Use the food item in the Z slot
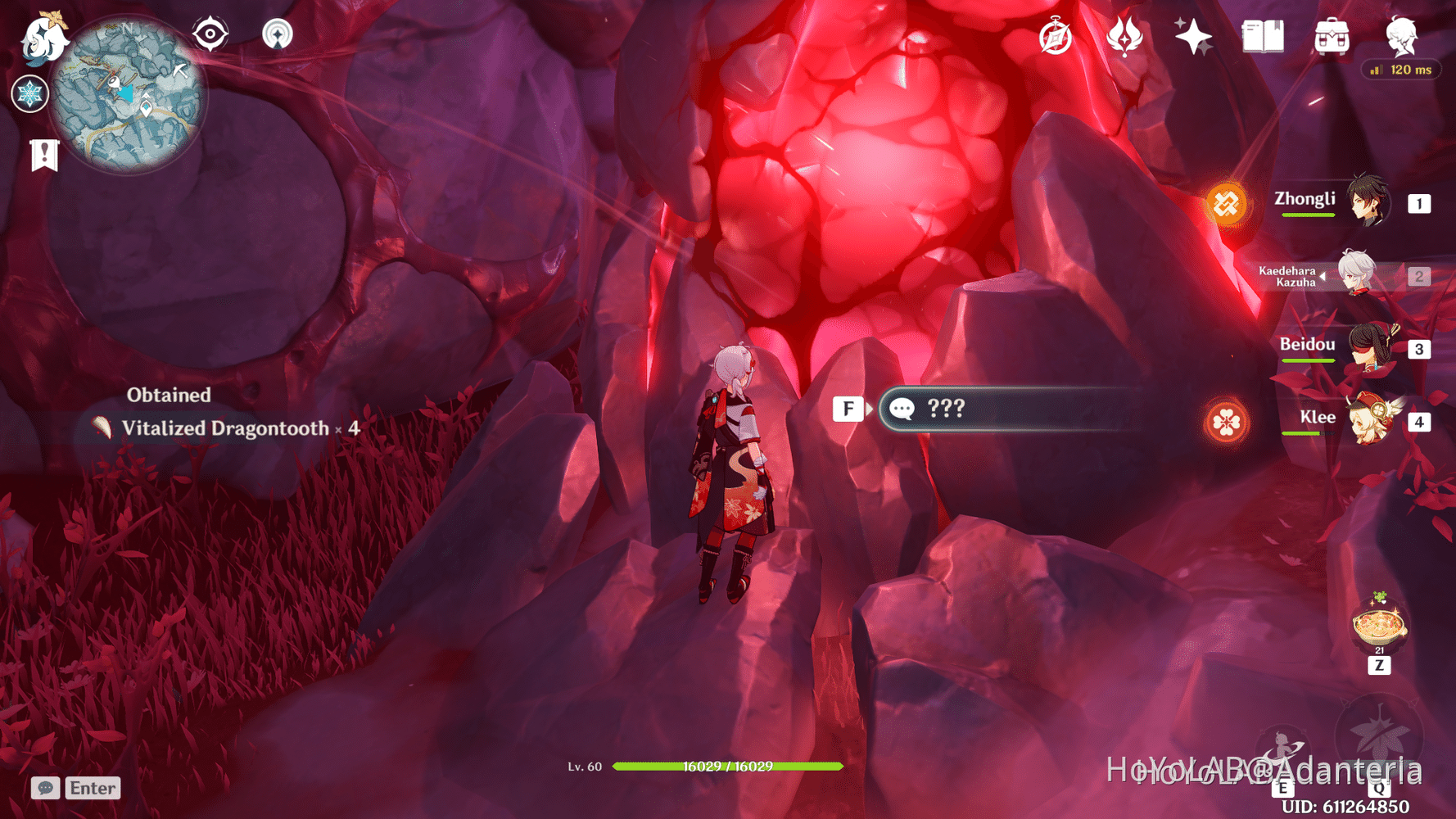 coord(1379,627)
